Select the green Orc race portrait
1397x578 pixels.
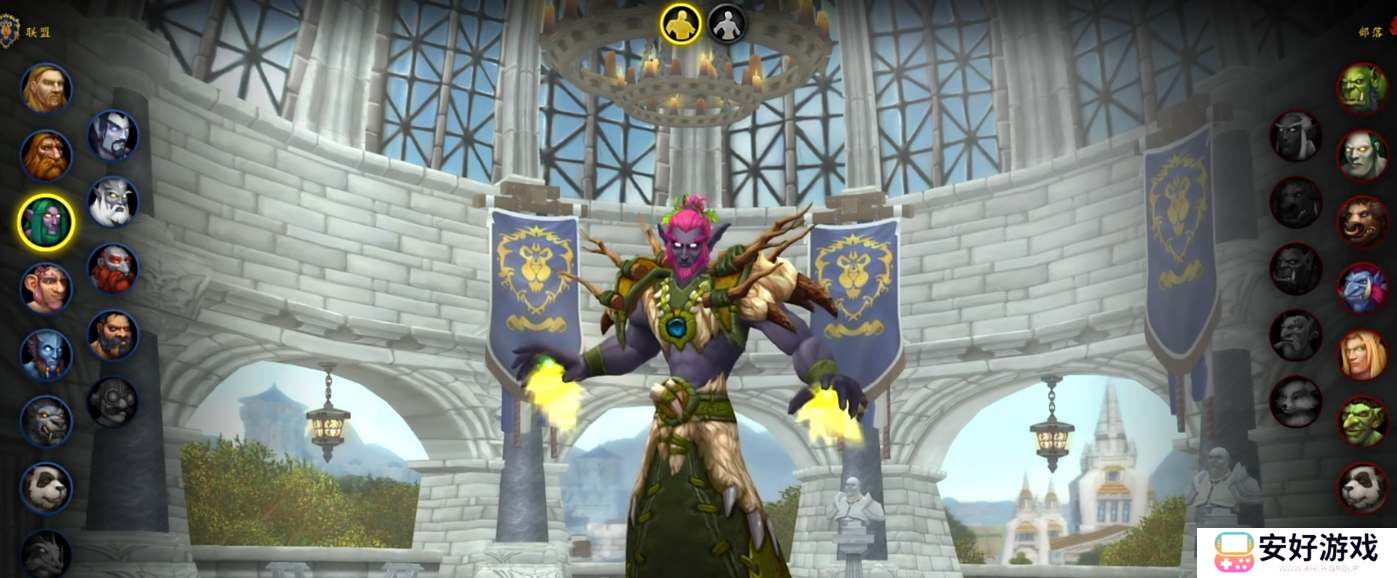click(1362, 87)
